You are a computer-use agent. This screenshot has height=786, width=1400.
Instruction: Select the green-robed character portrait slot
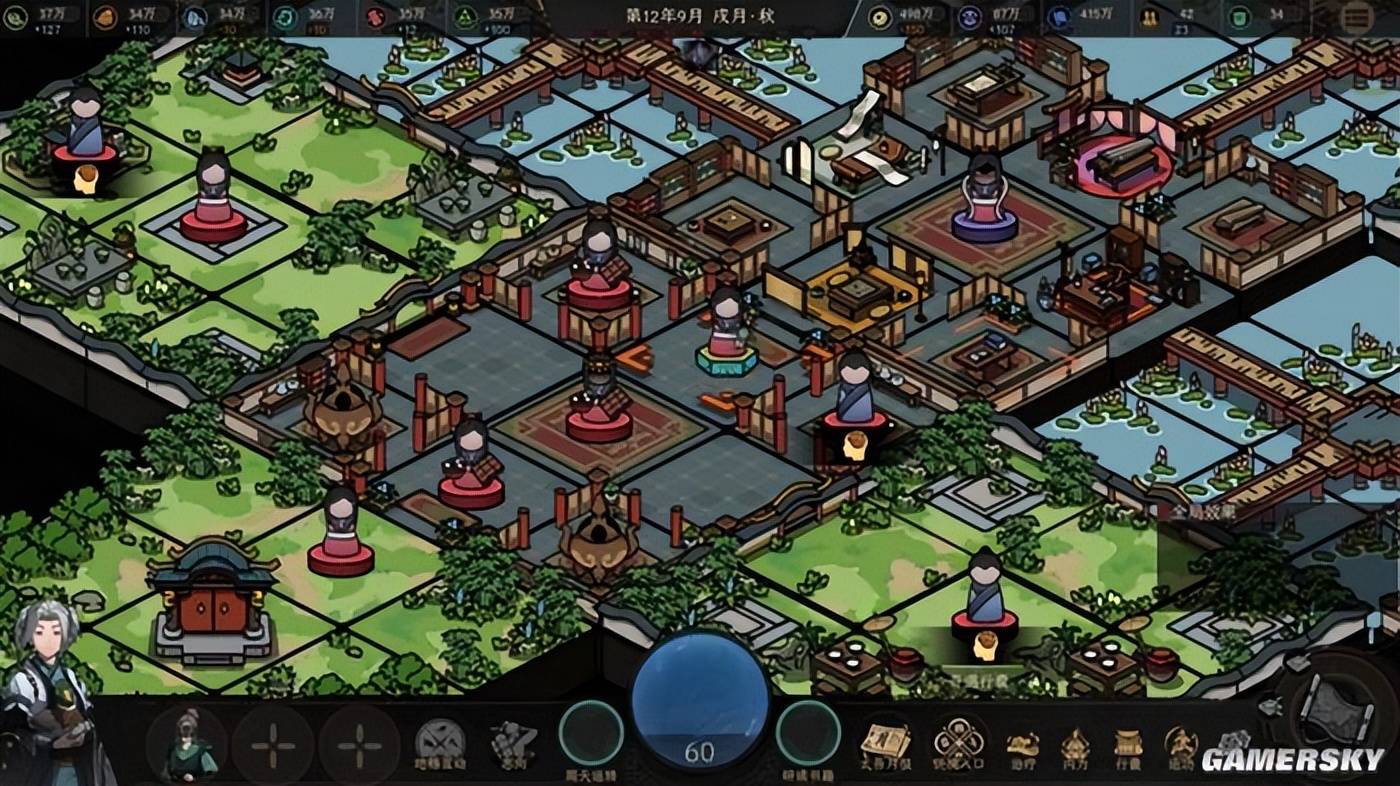186,745
